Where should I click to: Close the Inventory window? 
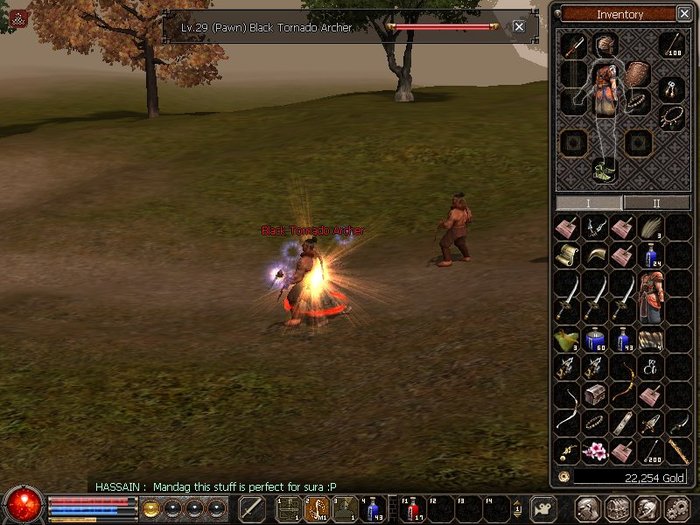tap(682, 14)
